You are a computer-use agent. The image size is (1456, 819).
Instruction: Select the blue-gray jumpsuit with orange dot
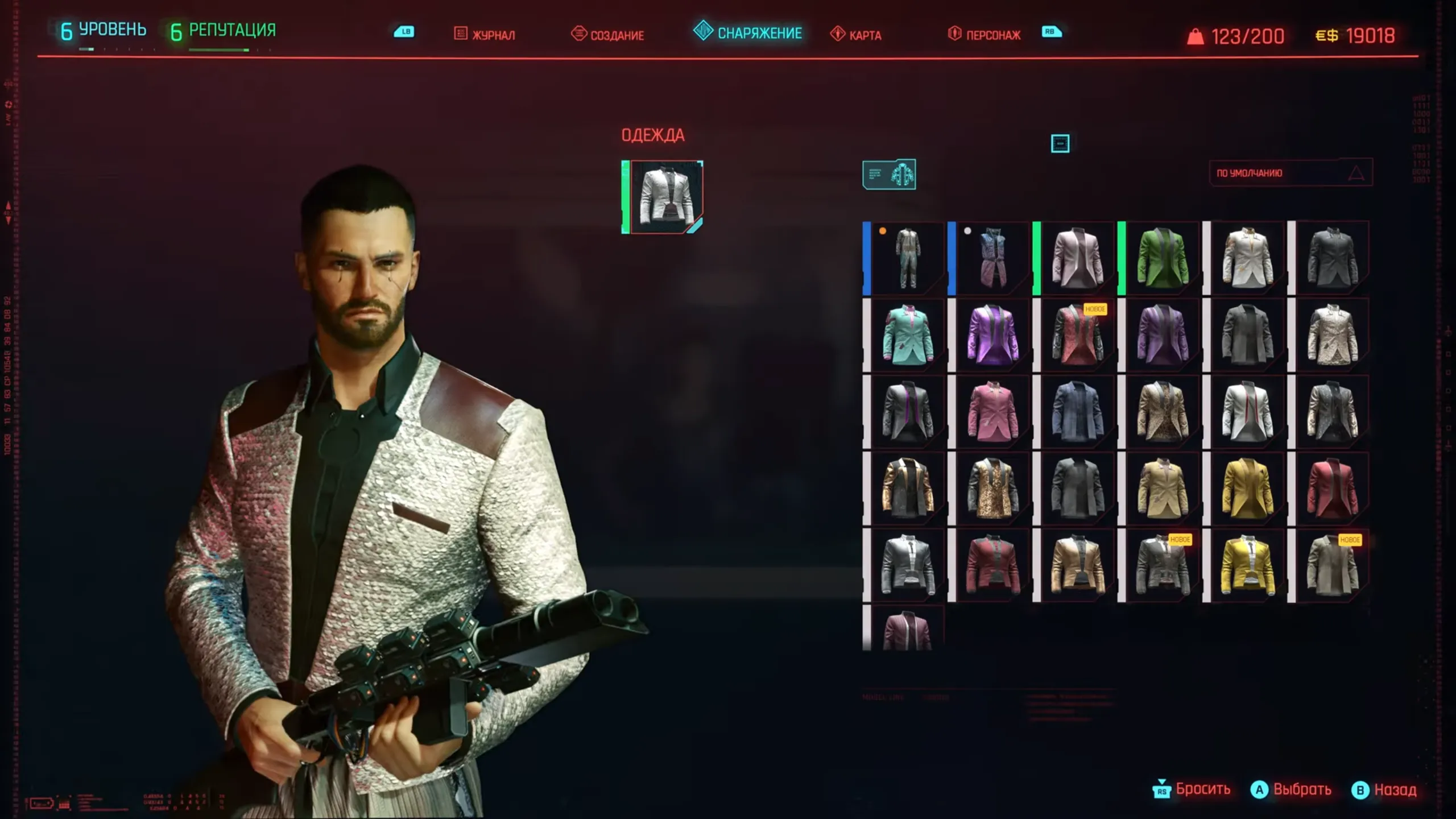pyautogui.click(x=907, y=258)
